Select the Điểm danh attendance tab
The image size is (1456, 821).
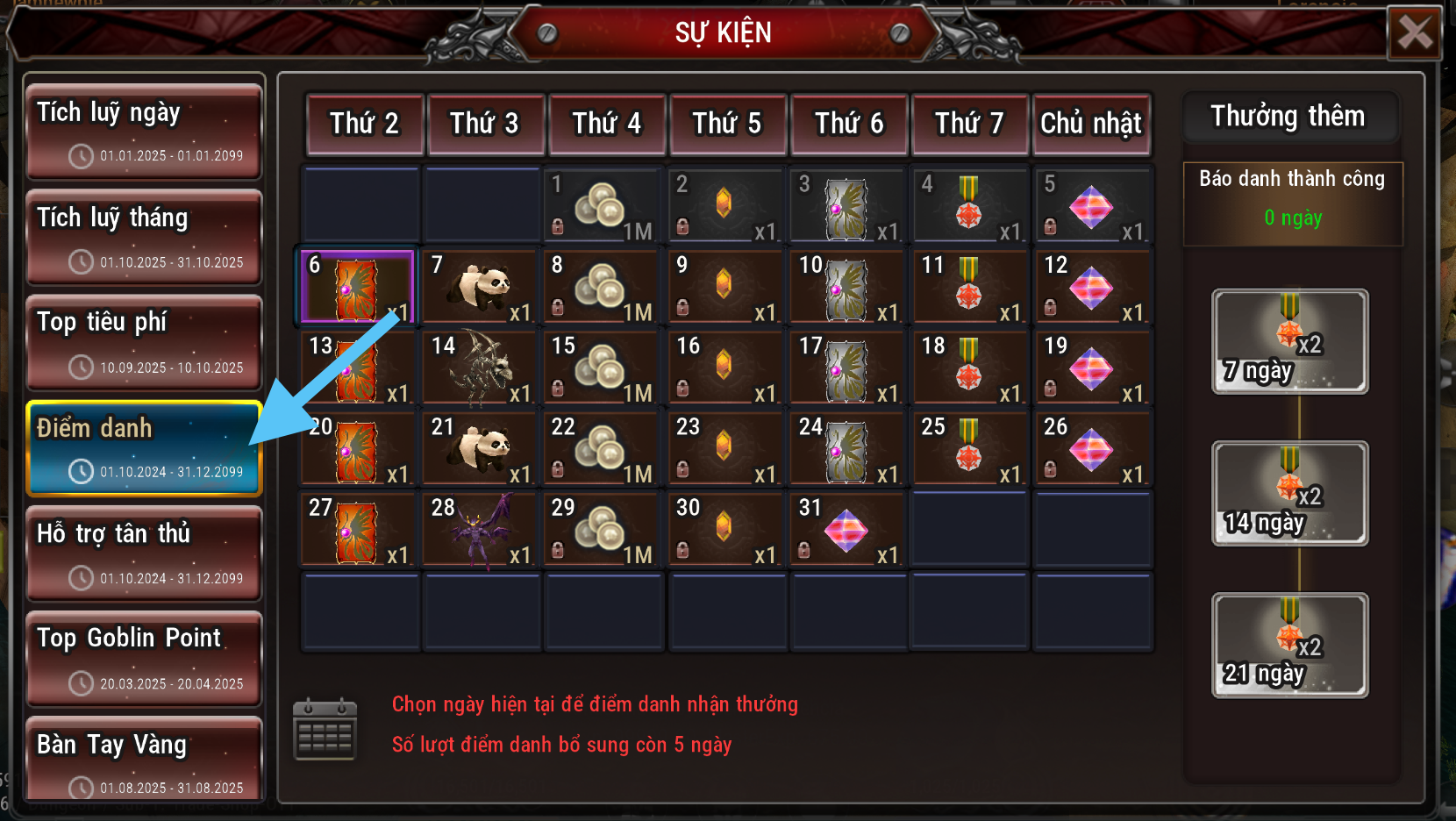point(145,448)
